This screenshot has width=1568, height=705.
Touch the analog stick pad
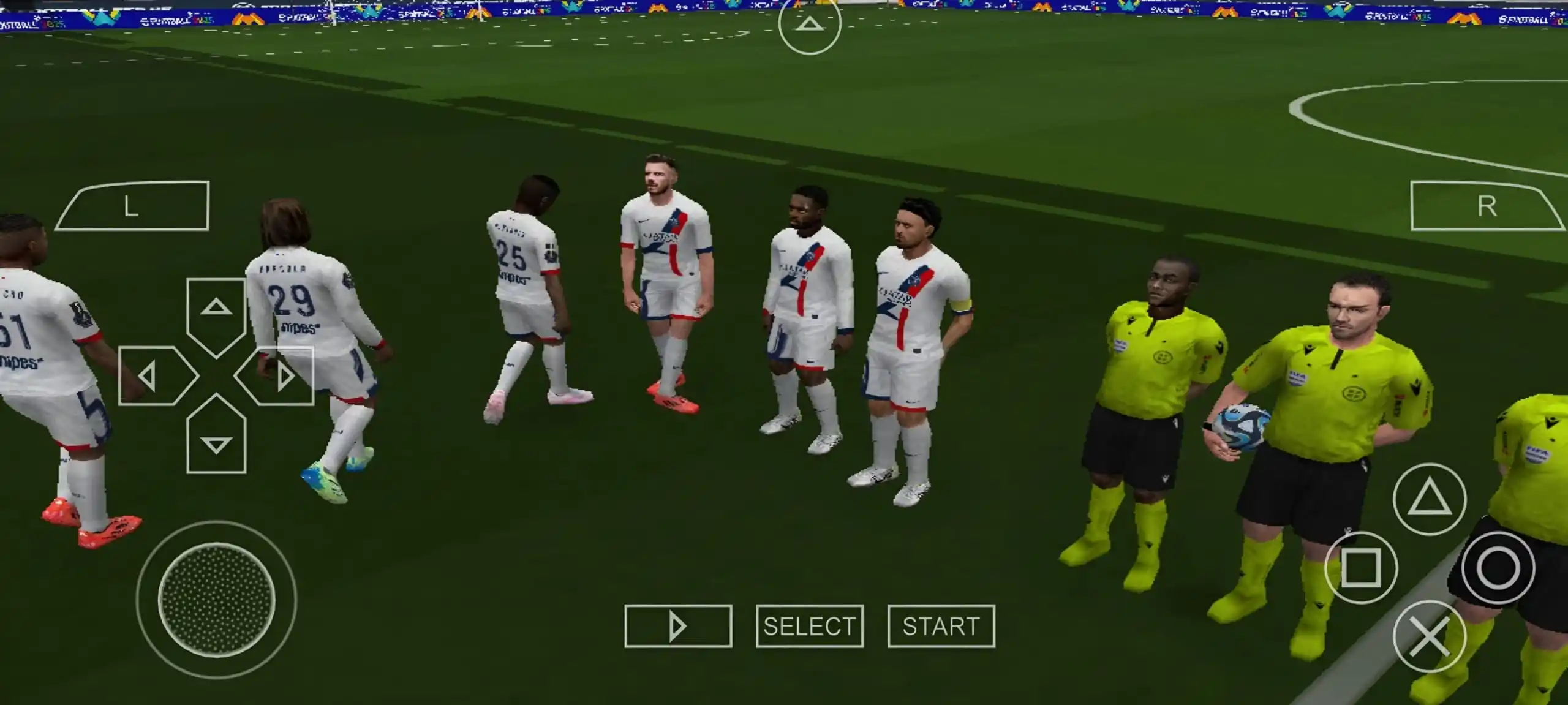tap(216, 600)
